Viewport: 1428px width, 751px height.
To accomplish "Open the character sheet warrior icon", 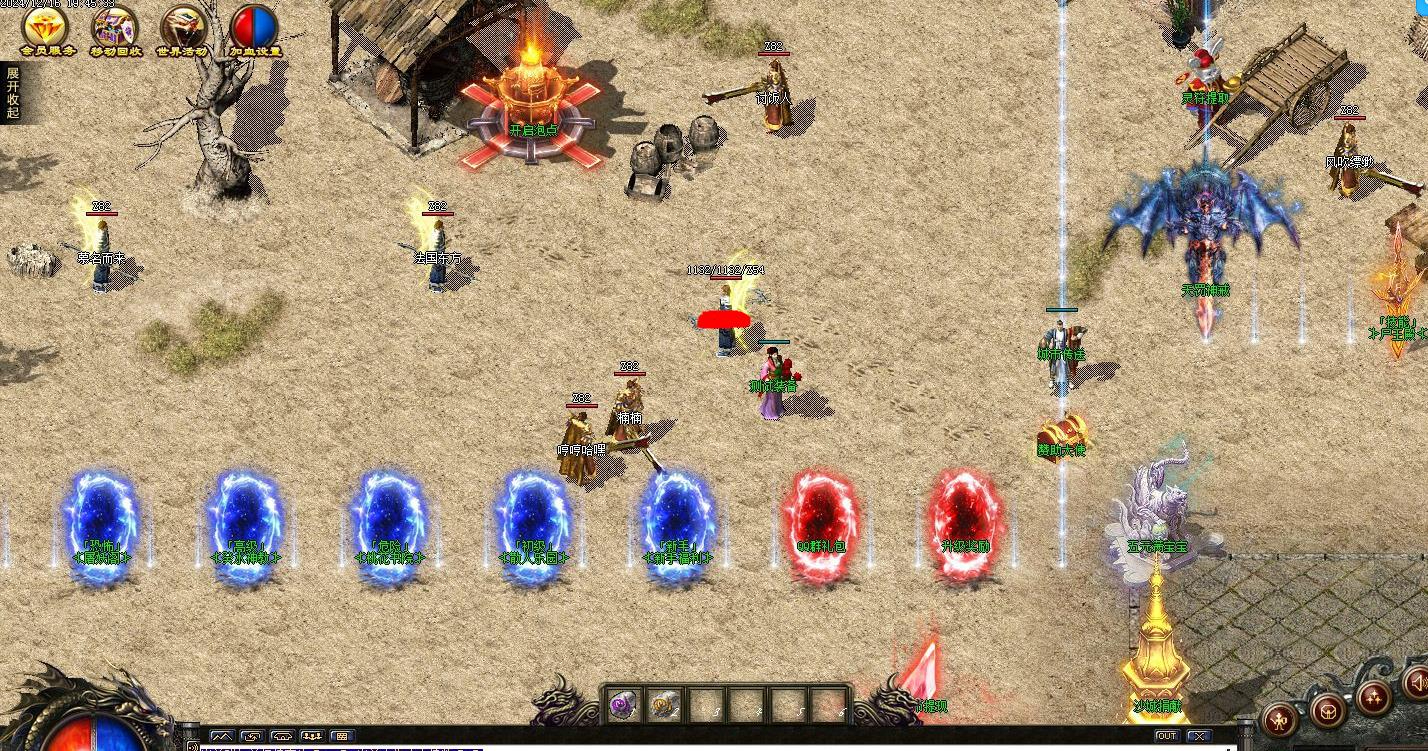I will [x=1281, y=718].
